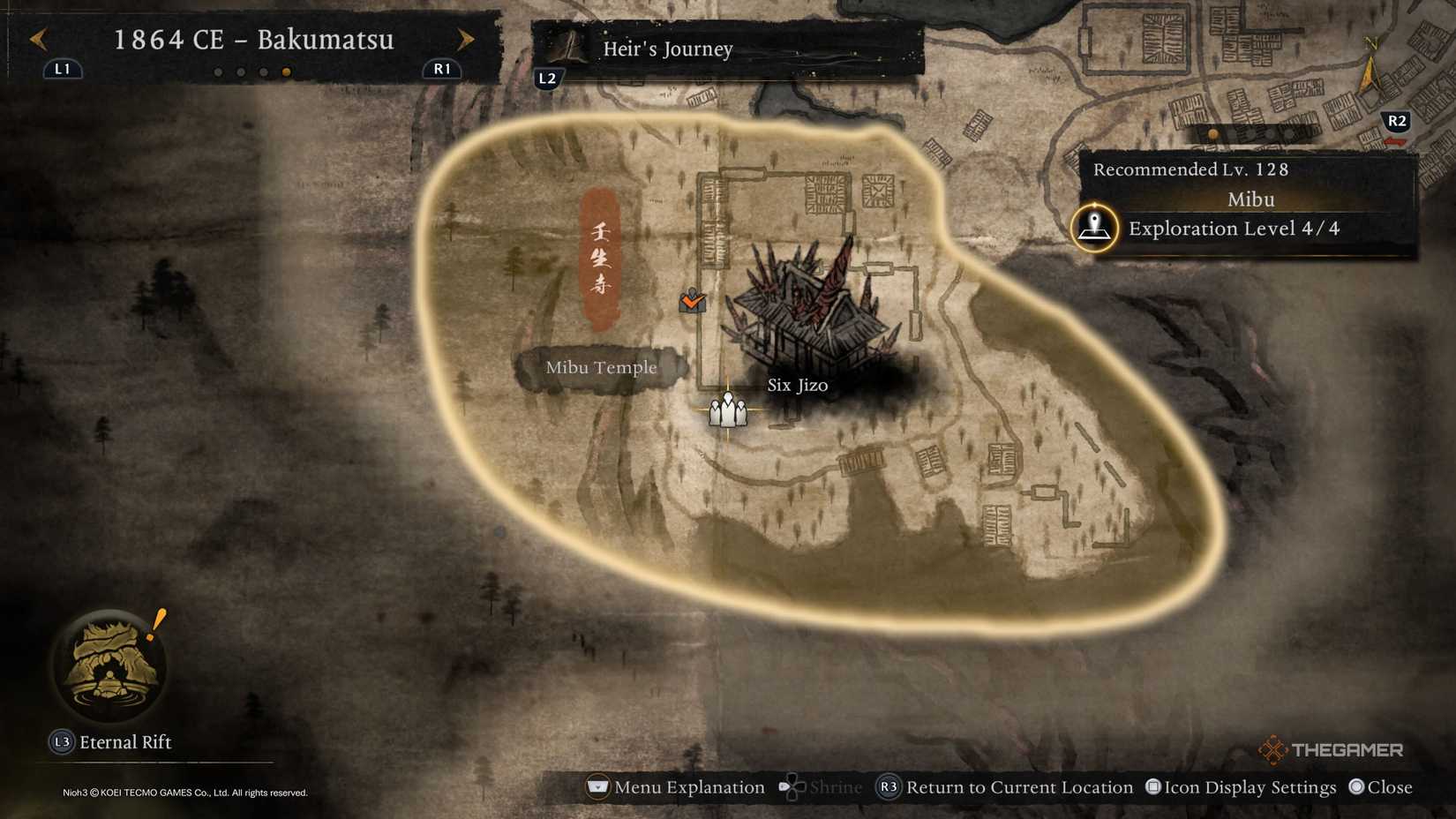The height and width of the screenshot is (819, 1456).
Task: Click the right arrow beside R1 for next era
Action: [465, 39]
